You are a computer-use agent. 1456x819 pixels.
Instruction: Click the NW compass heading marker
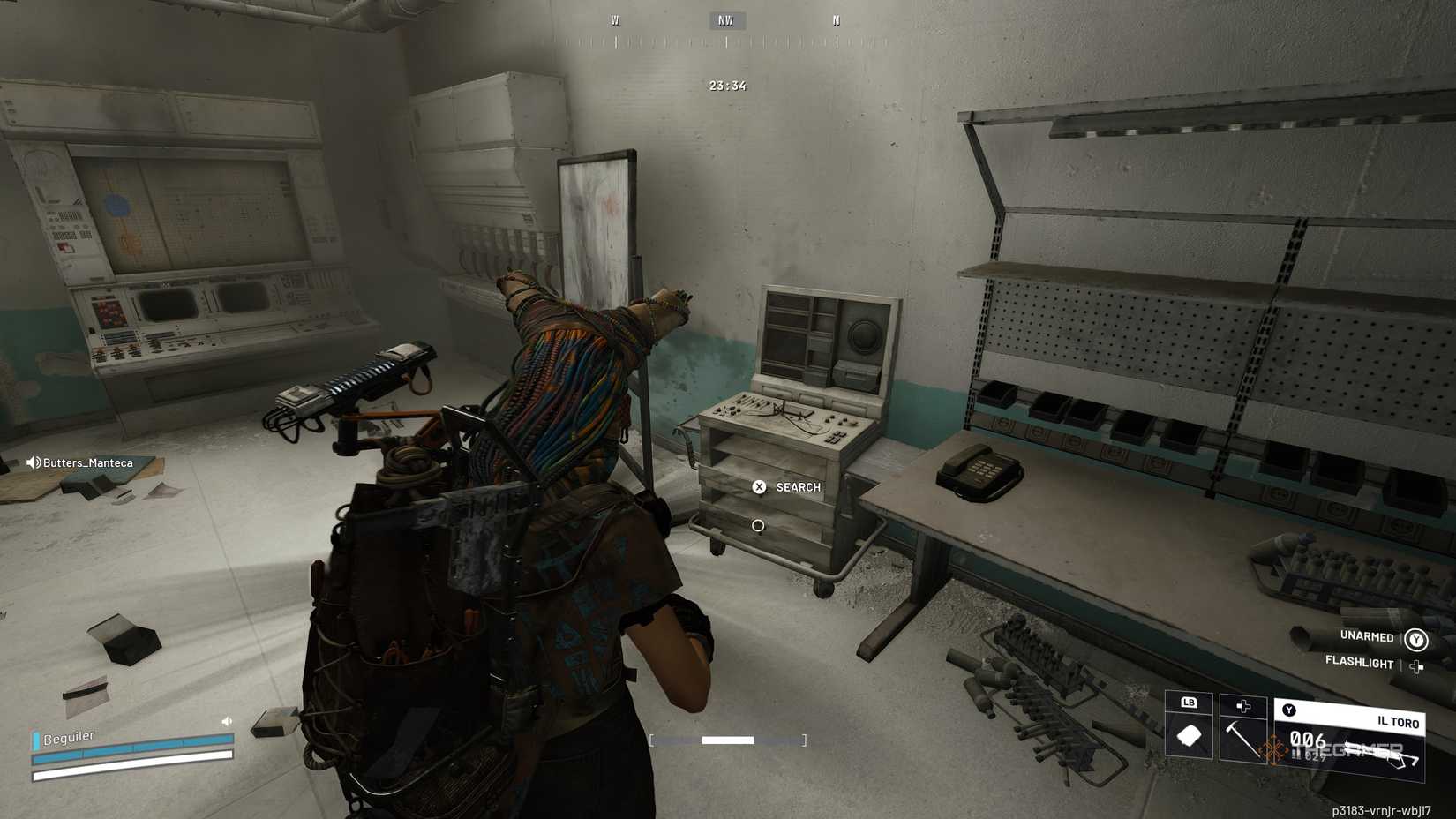click(725, 20)
